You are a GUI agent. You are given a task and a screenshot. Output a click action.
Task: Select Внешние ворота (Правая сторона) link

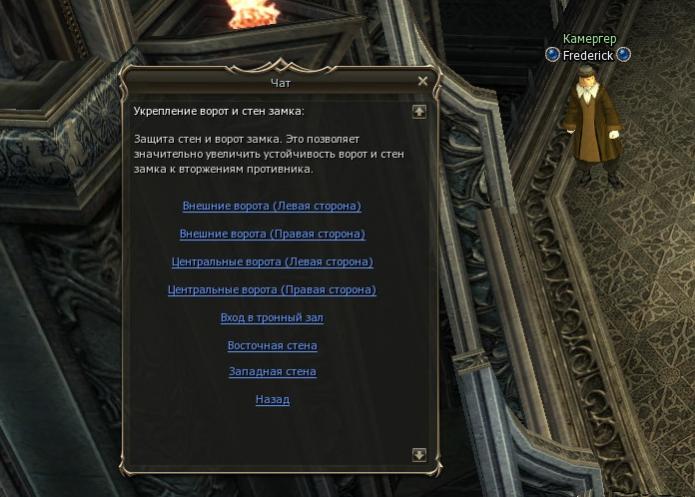pyautogui.click(x=272, y=234)
